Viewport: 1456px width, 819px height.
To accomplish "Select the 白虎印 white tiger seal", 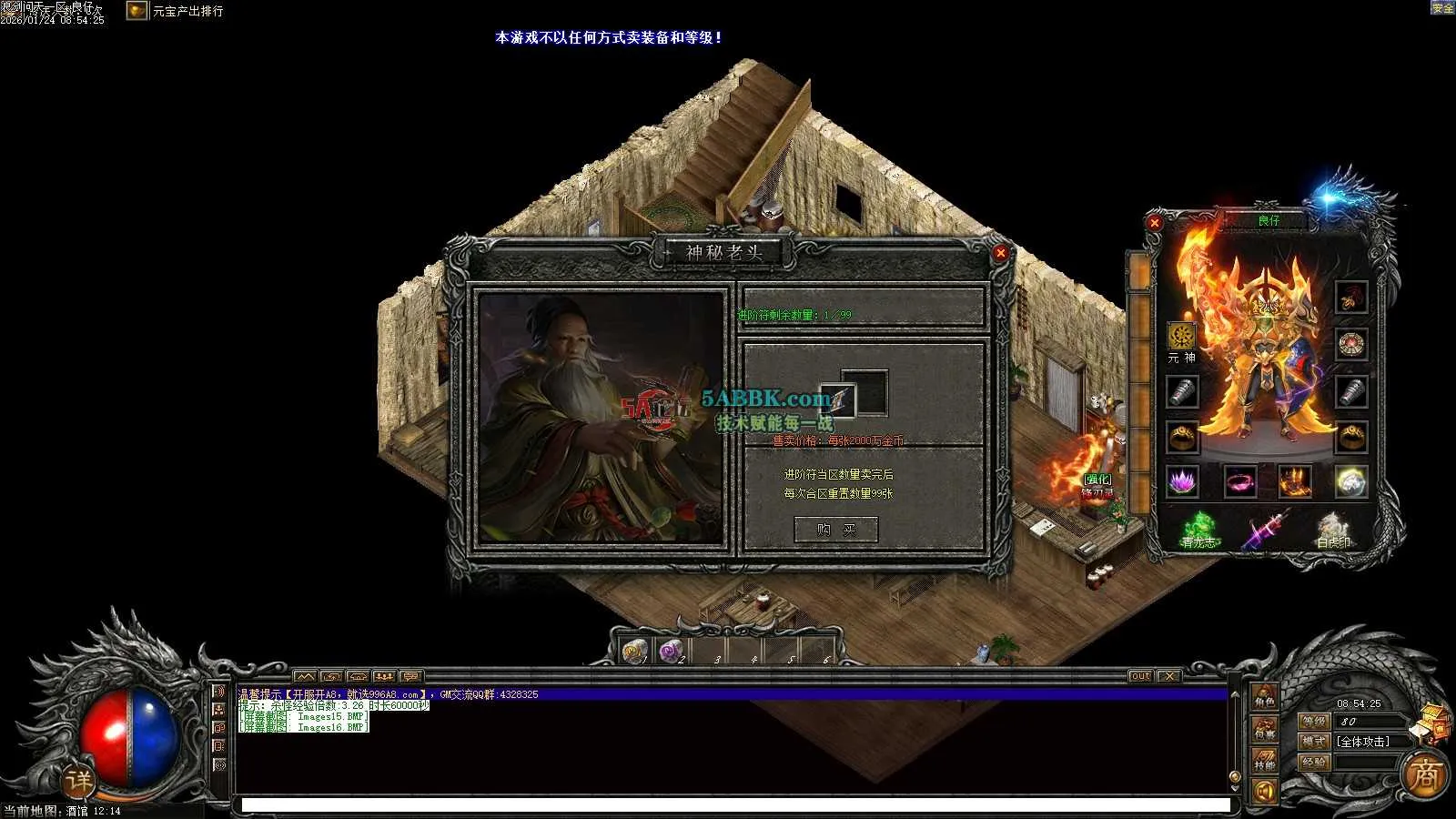I will coord(1333,529).
